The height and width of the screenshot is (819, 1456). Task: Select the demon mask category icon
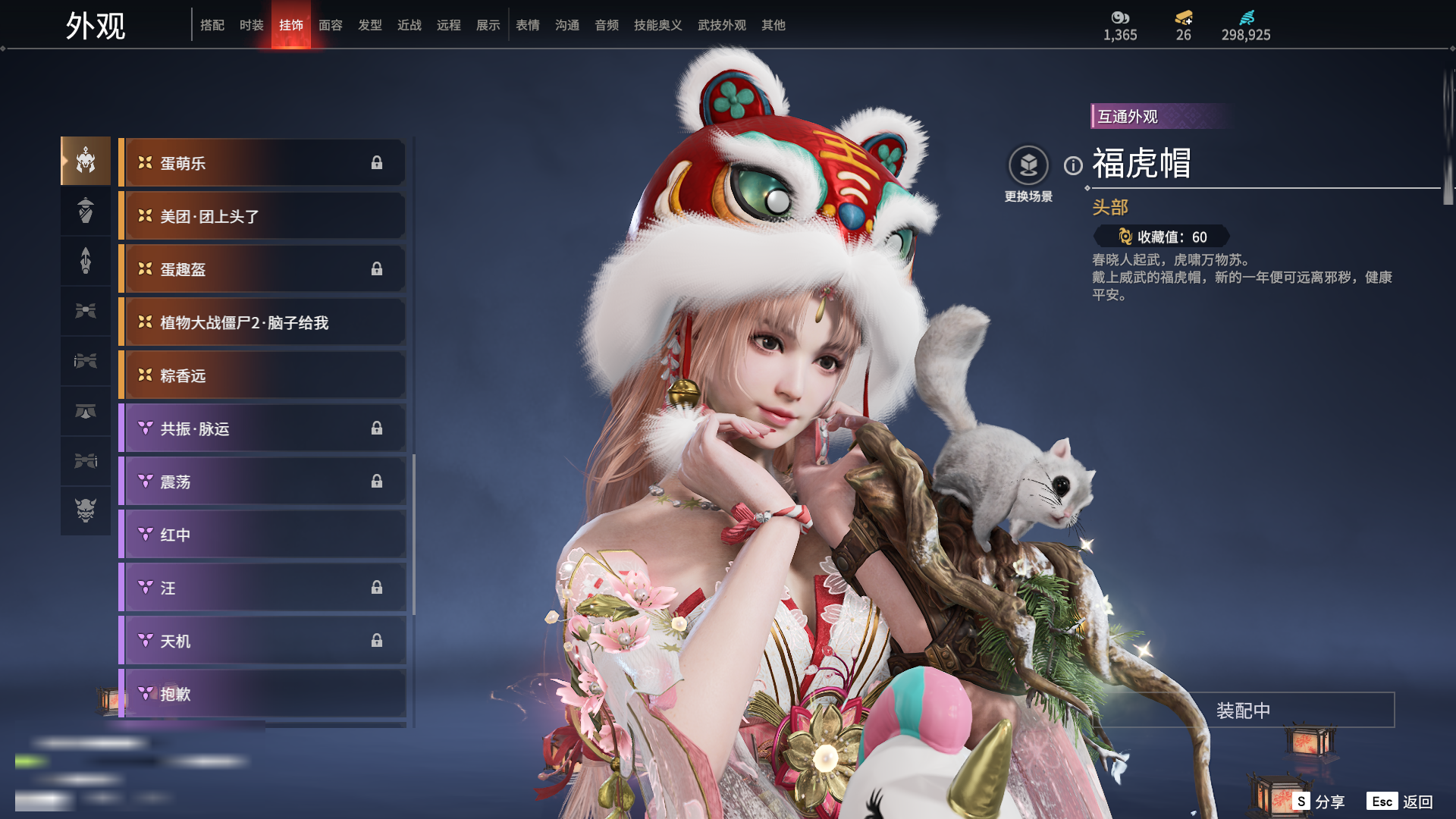tap(86, 510)
